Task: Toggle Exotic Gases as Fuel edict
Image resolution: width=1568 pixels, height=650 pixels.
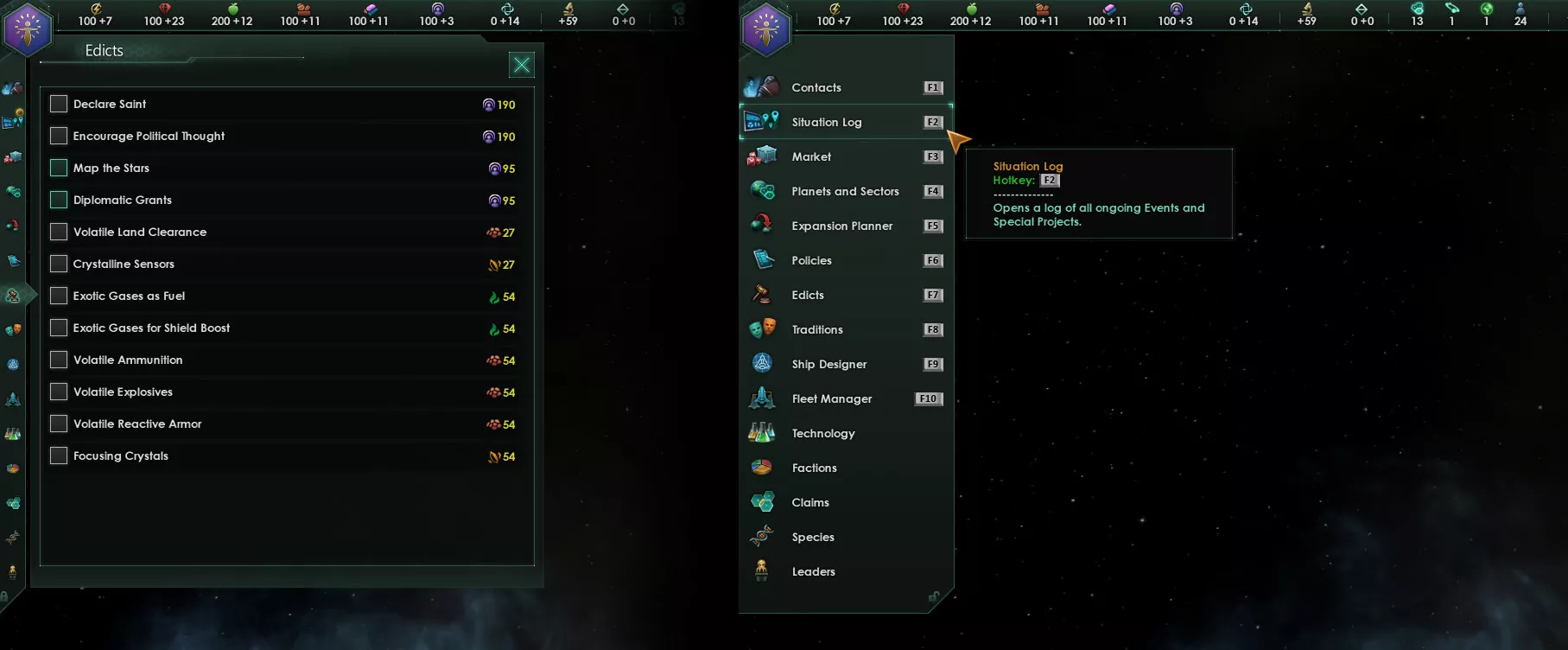Action: click(59, 296)
